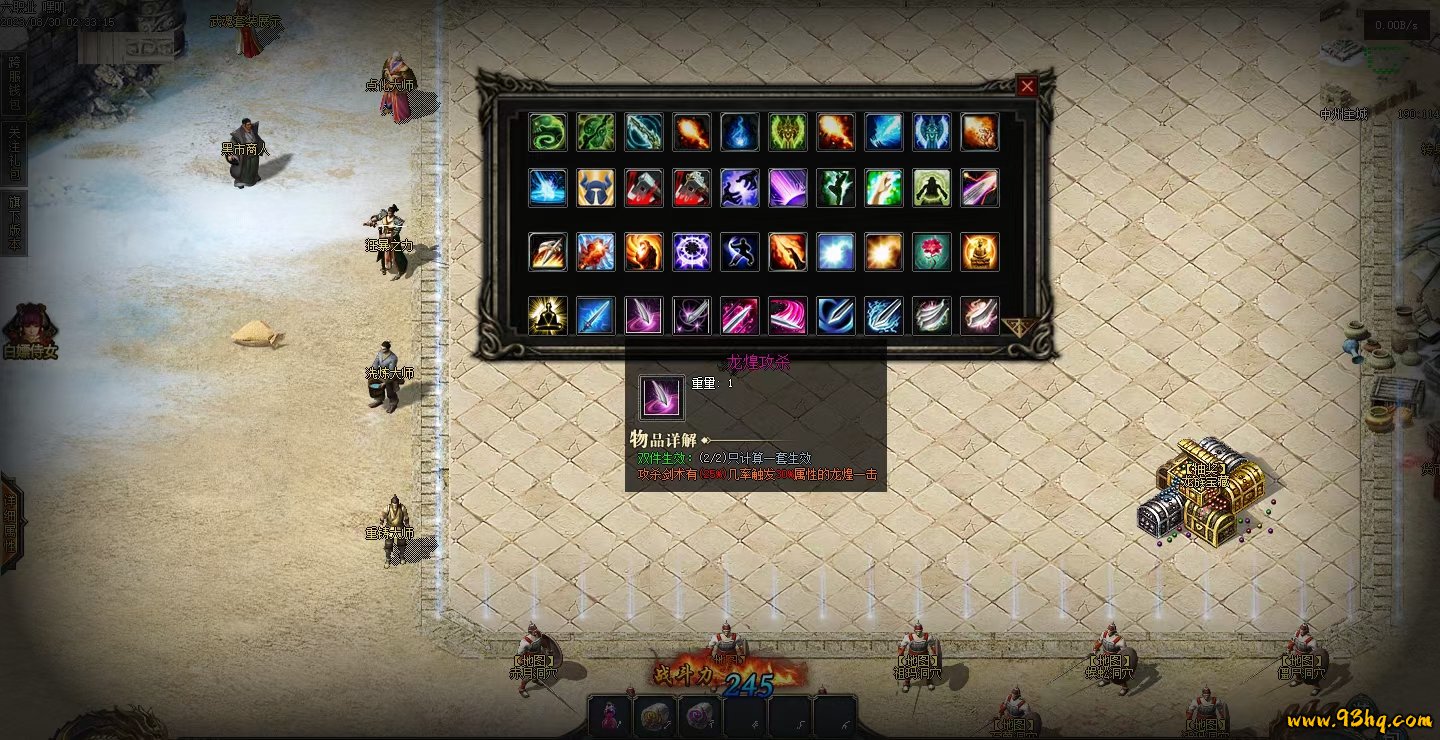
Task: Use the pink potion hotbar slot
Action: tap(610, 717)
